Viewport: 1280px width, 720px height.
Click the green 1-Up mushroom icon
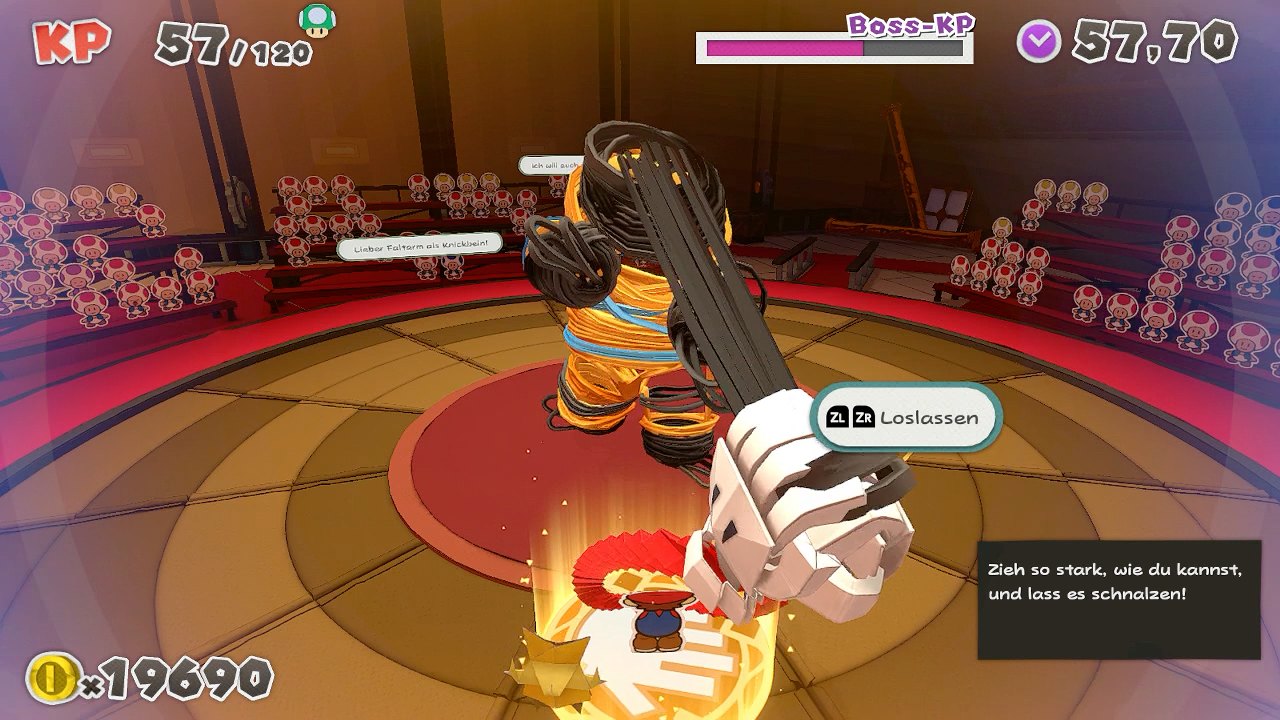pyautogui.click(x=318, y=21)
